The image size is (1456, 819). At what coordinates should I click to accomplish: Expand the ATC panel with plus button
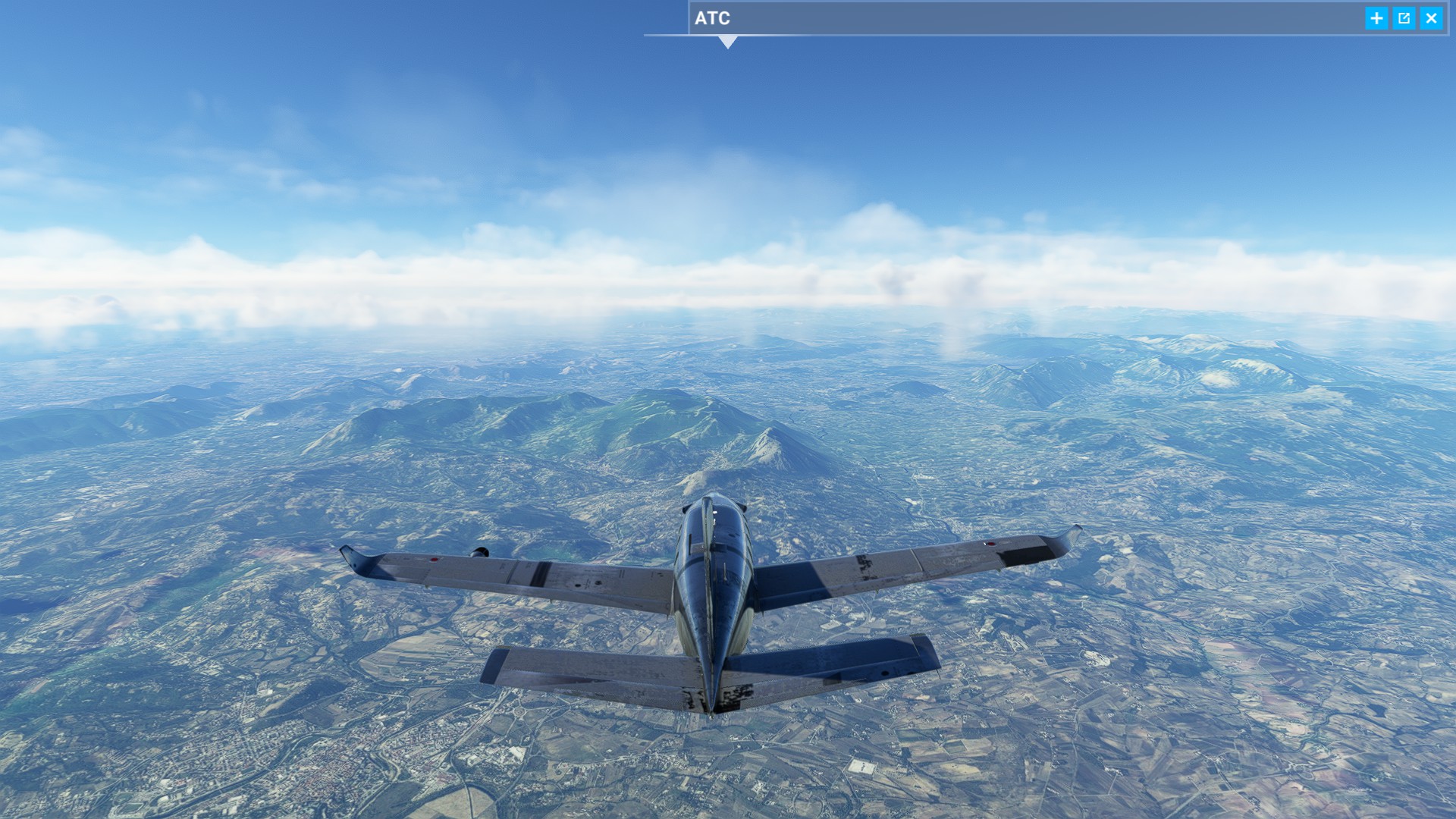1376,18
